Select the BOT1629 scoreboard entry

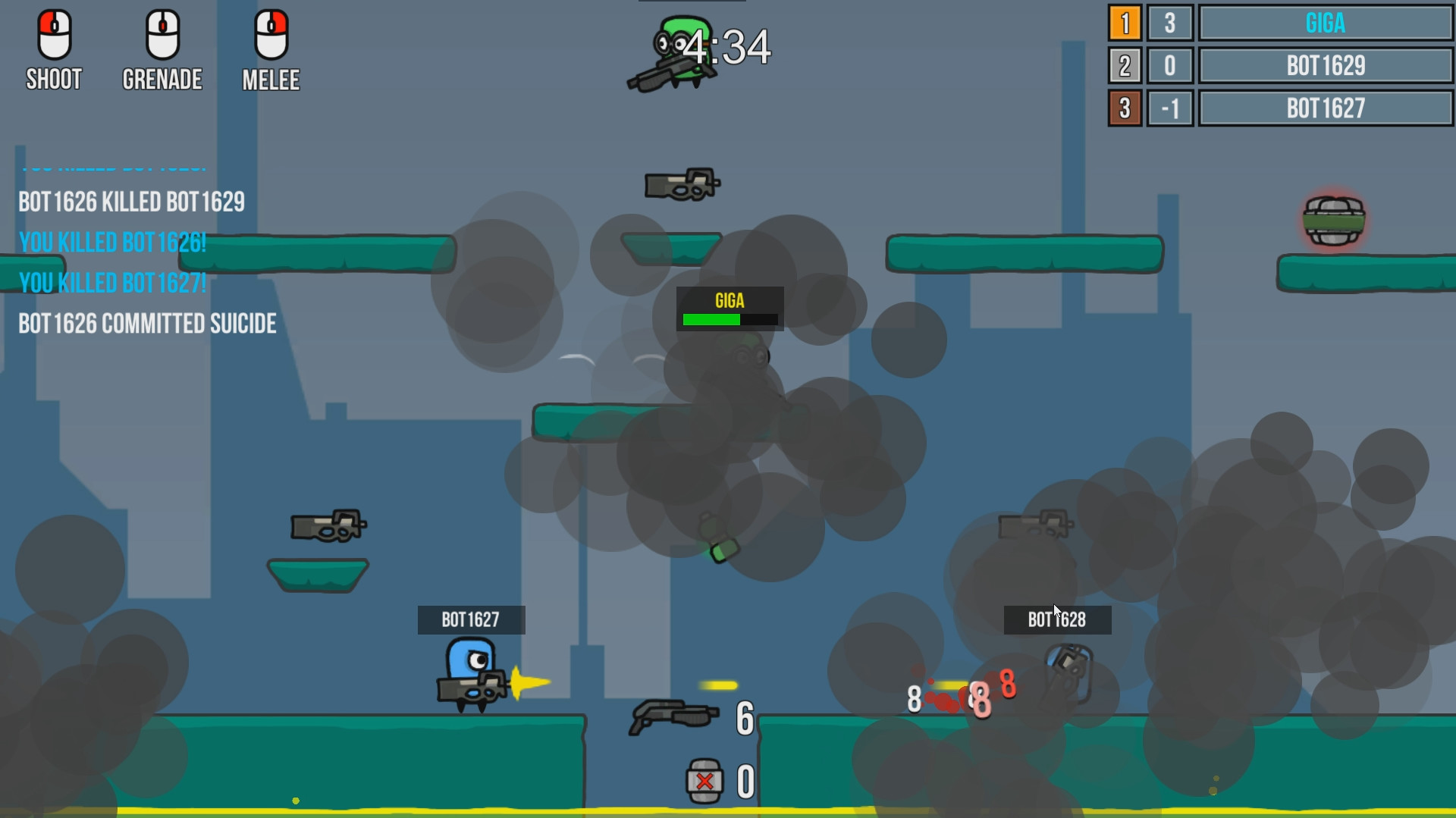tap(1324, 66)
